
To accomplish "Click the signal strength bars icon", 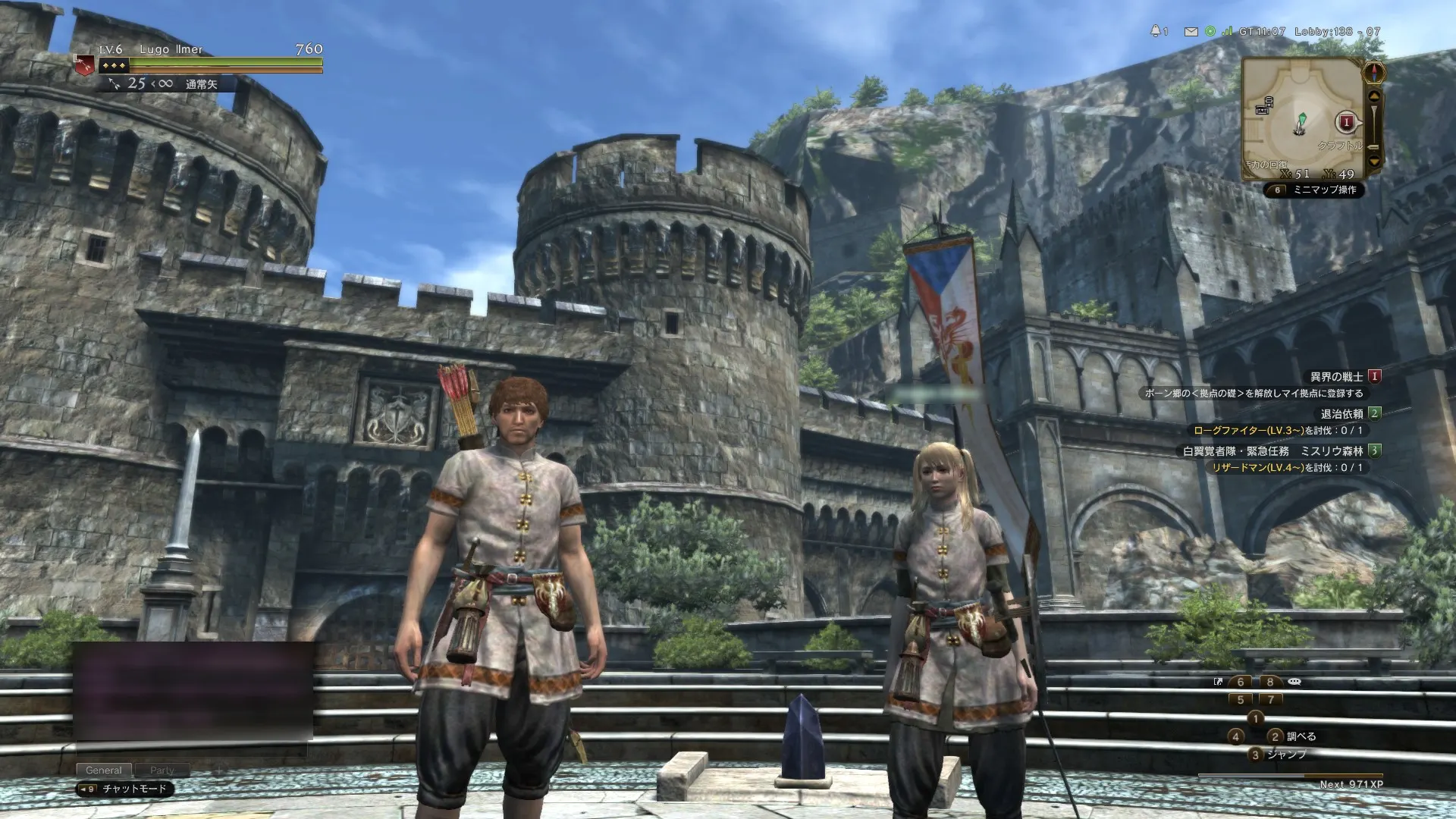I will 1227,31.
